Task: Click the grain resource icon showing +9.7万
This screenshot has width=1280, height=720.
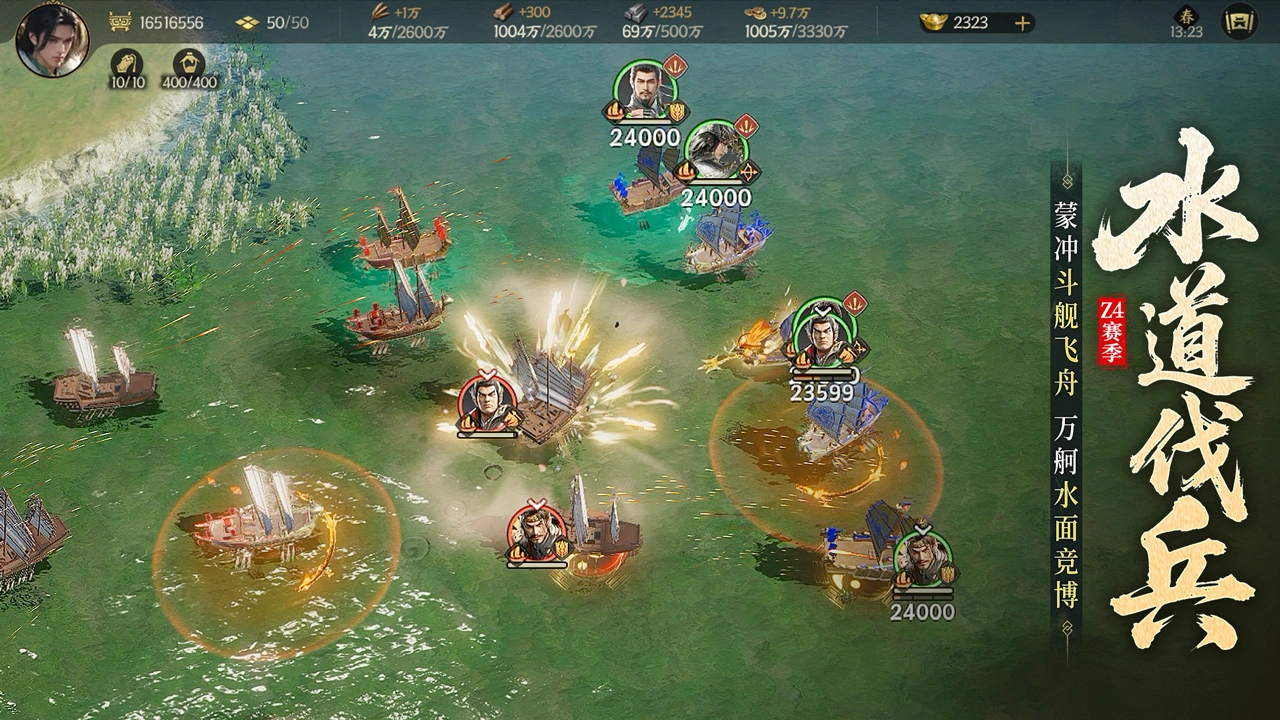Action: [x=755, y=16]
